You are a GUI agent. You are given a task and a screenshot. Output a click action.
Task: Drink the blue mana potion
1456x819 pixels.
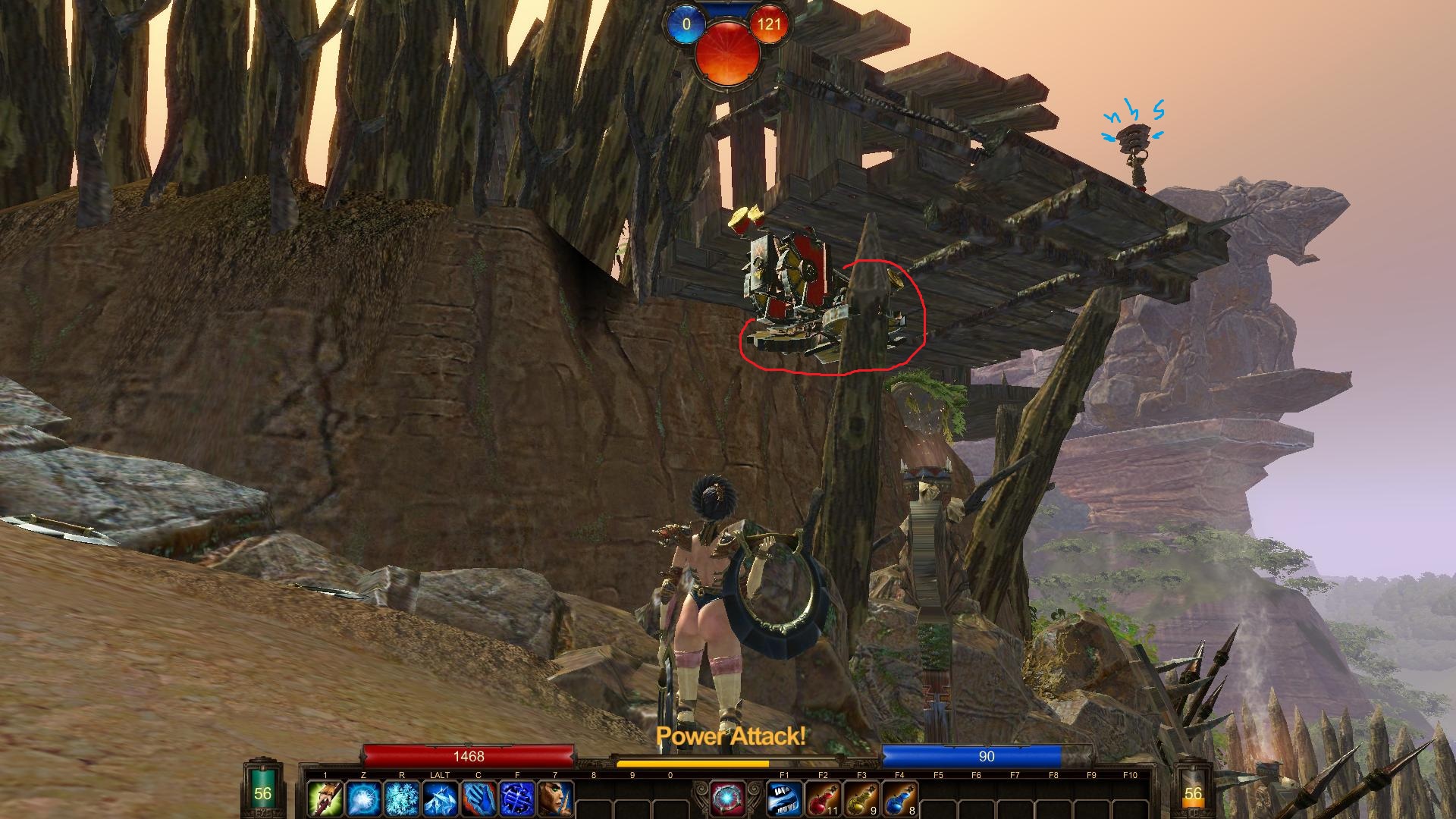tap(899, 799)
